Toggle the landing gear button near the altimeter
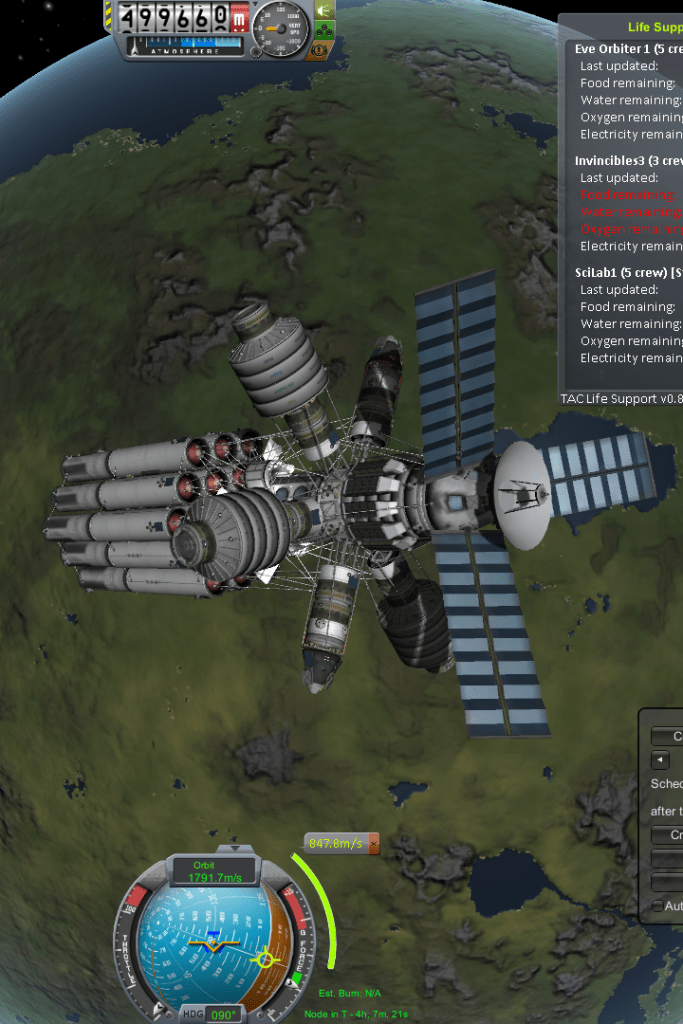Screen dimensions: 683x1024 324,30
